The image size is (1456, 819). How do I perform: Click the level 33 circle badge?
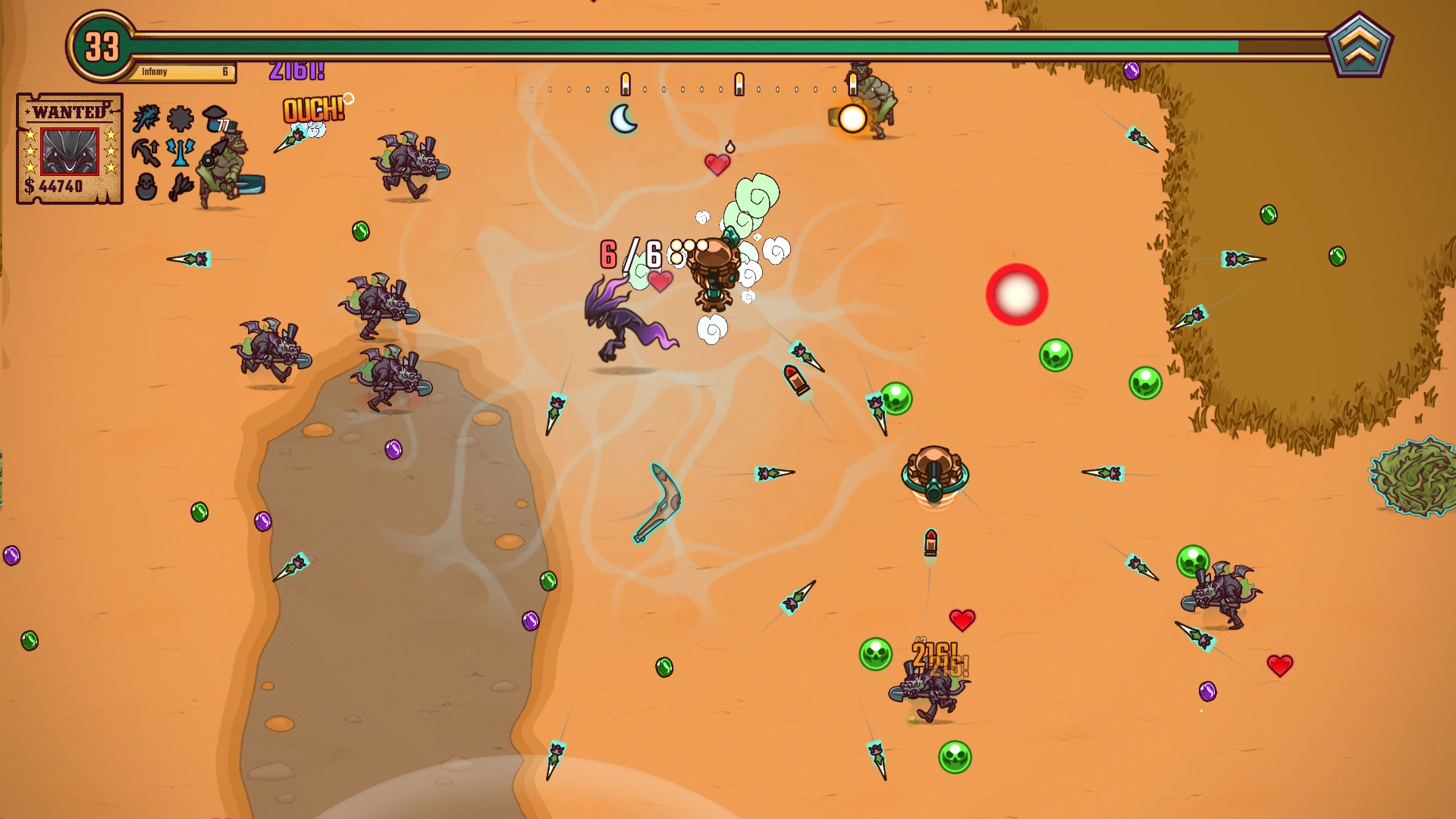tap(102, 47)
